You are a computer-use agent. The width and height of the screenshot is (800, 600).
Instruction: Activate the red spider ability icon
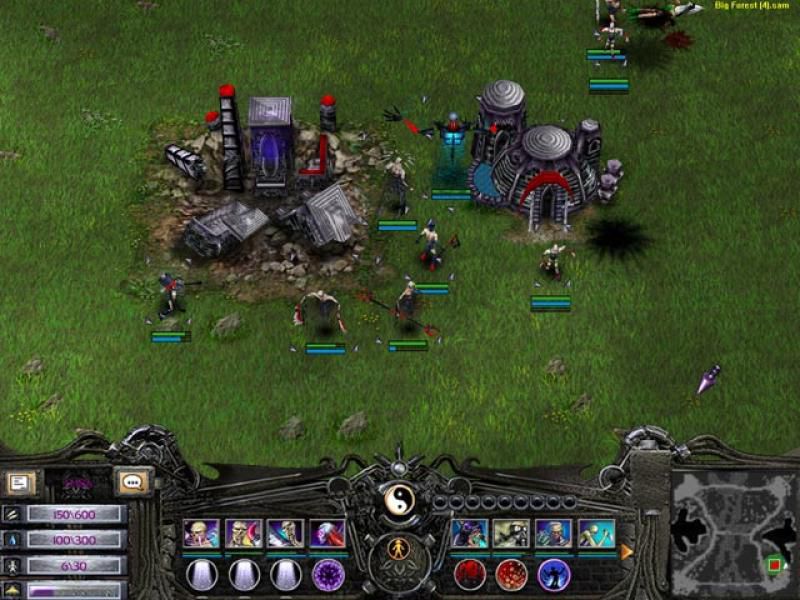(x=469, y=575)
